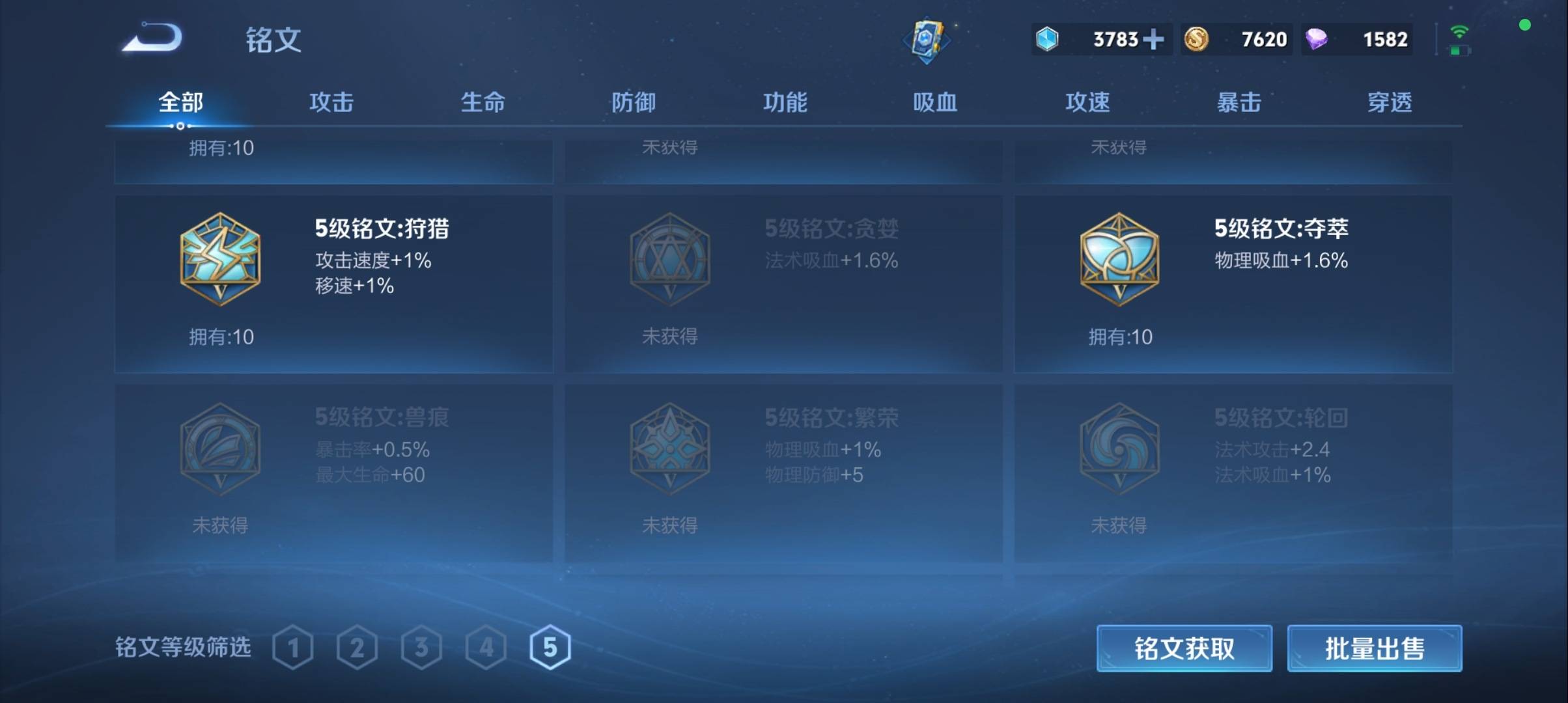Enable the level 1 rune filter
Screen dimensions: 1568x703
tap(294, 647)
